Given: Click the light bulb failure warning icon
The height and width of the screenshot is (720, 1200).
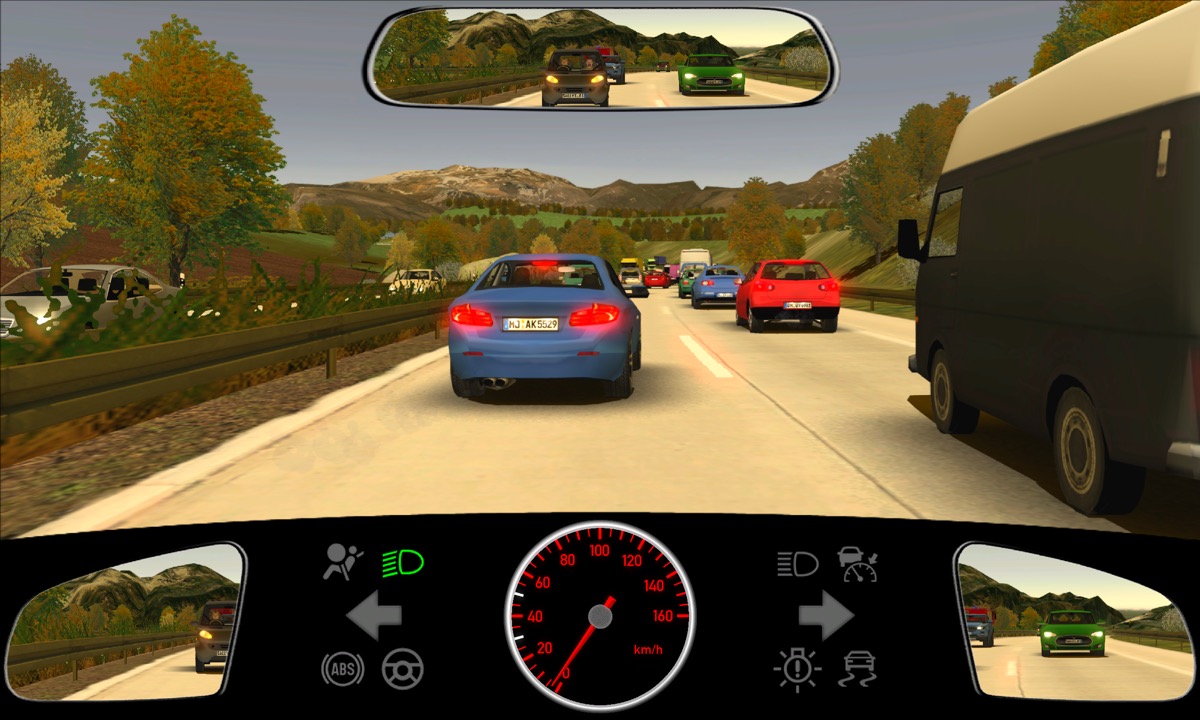Looking at the screenshot, I should [x=797, y=668].
